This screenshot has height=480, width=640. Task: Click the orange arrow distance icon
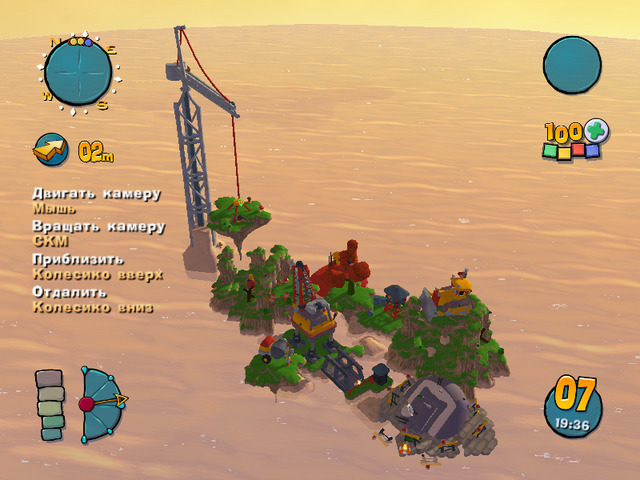[50, 150]
